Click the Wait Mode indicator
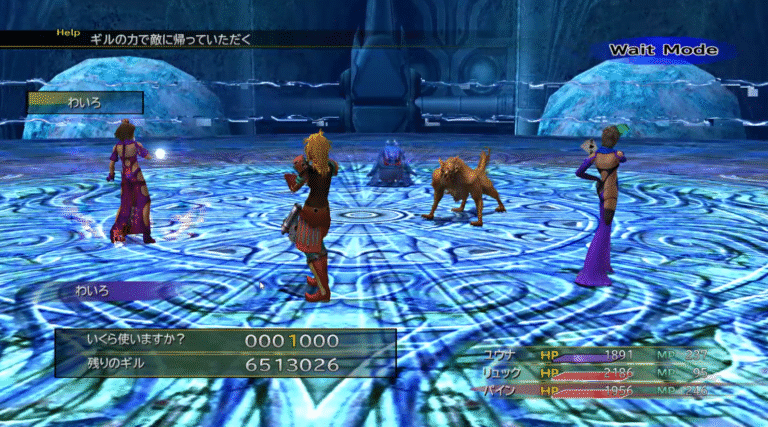The width and height of the screenshot is (768, 427). tap(663, 50)
